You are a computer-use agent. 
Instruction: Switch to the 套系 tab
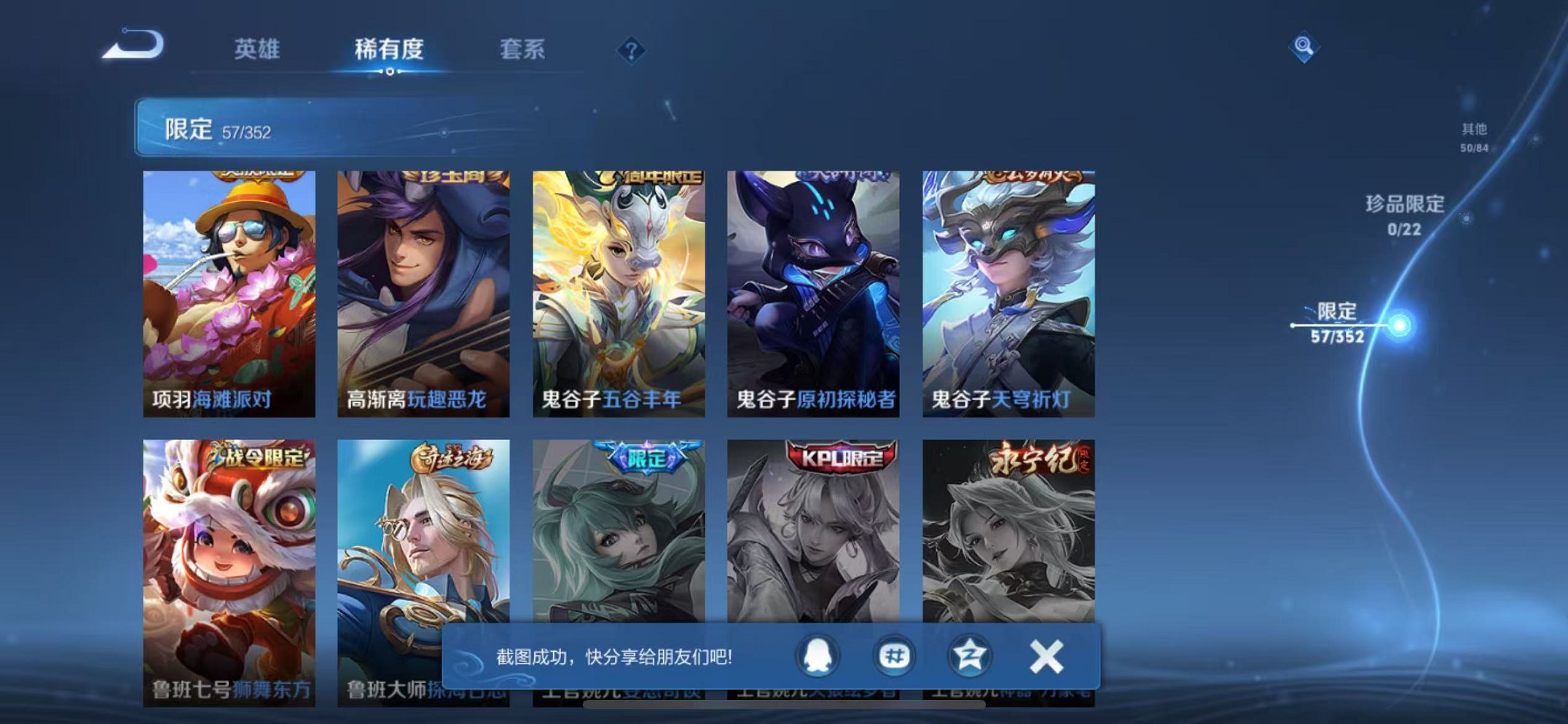(525, 49)
